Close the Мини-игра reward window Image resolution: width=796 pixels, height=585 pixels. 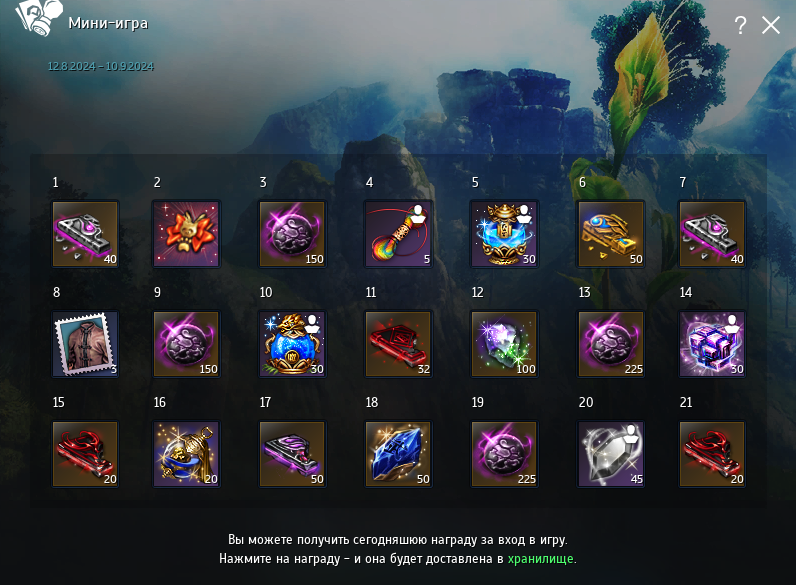[x=771, y=26]
